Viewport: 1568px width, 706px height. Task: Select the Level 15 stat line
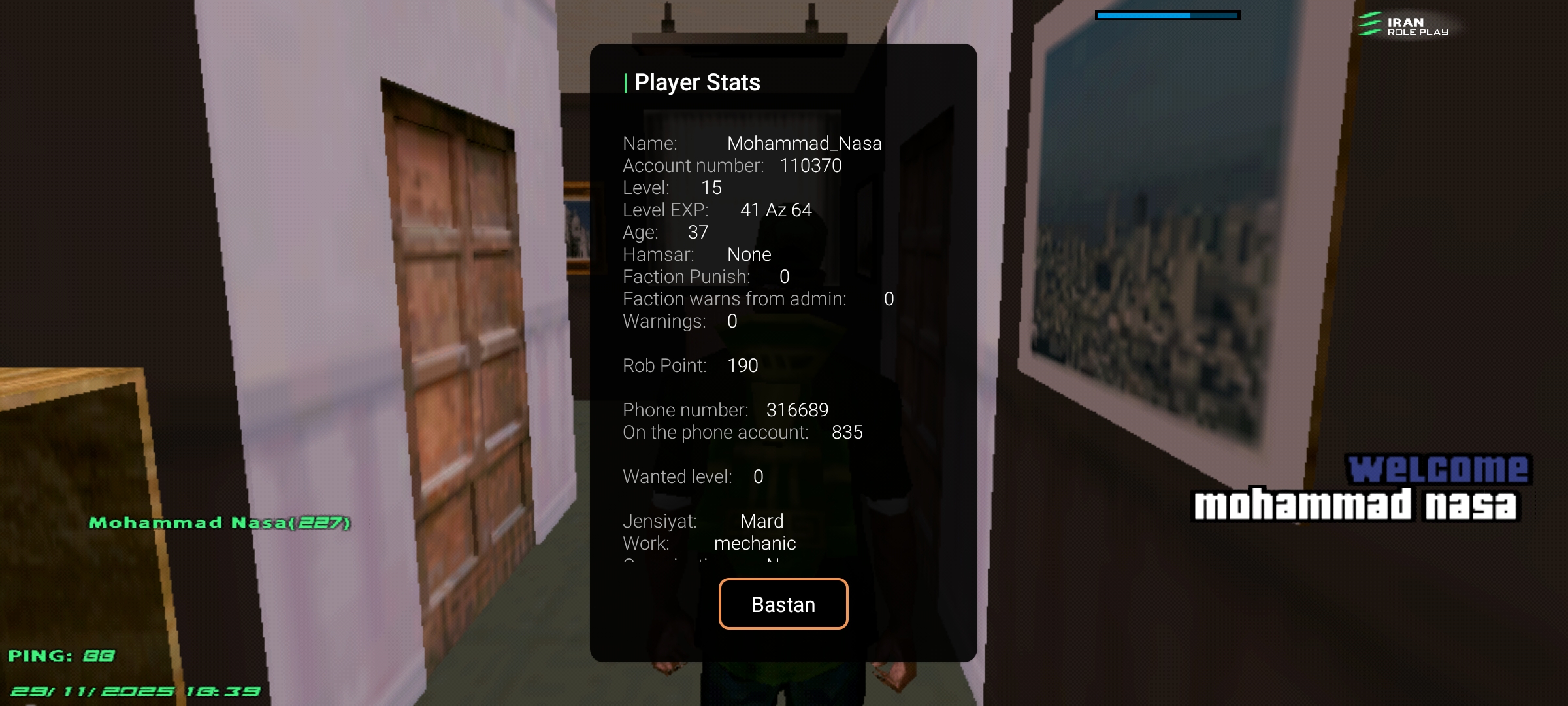point(672,188)
